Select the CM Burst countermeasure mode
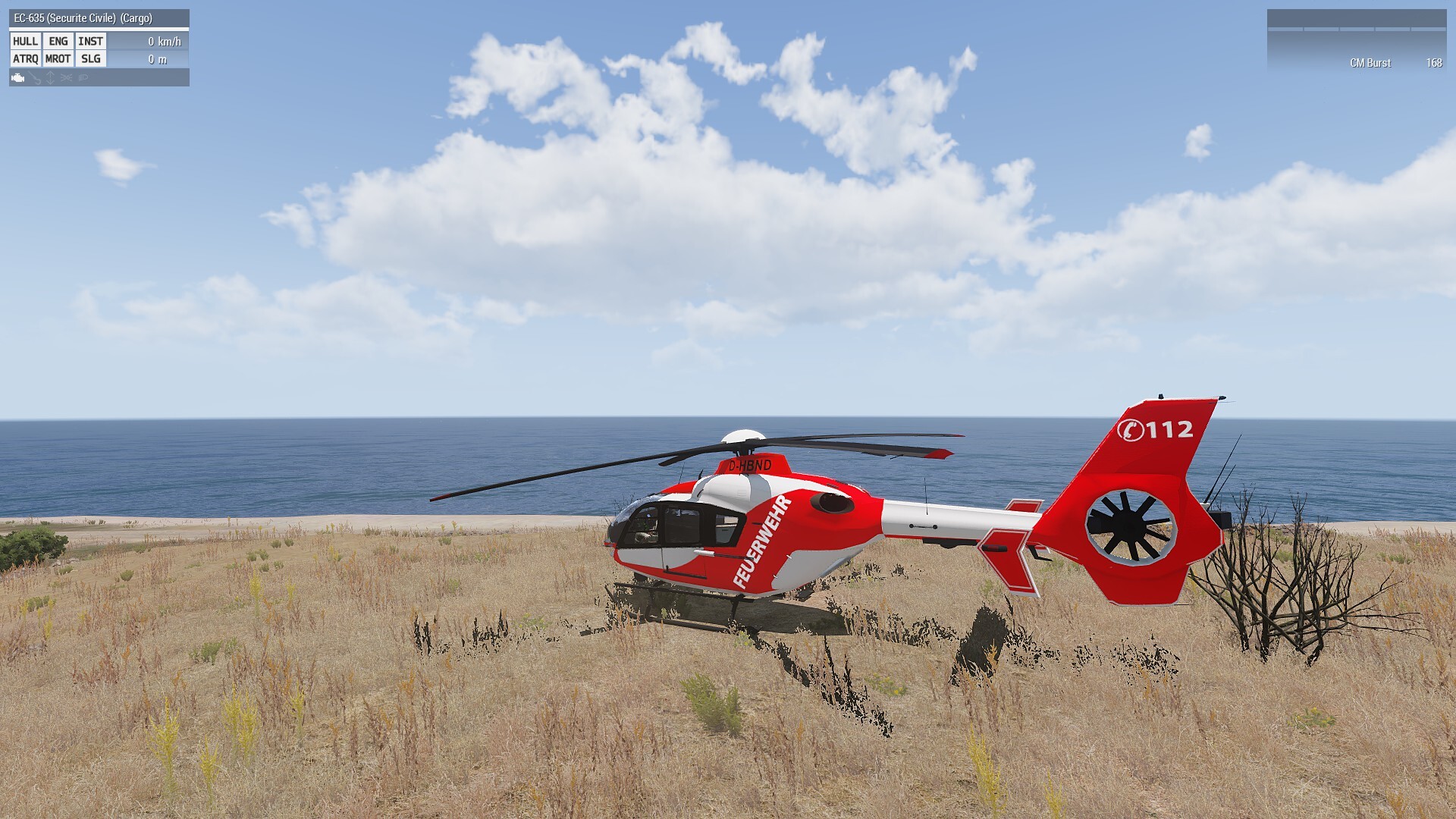 1370,63
